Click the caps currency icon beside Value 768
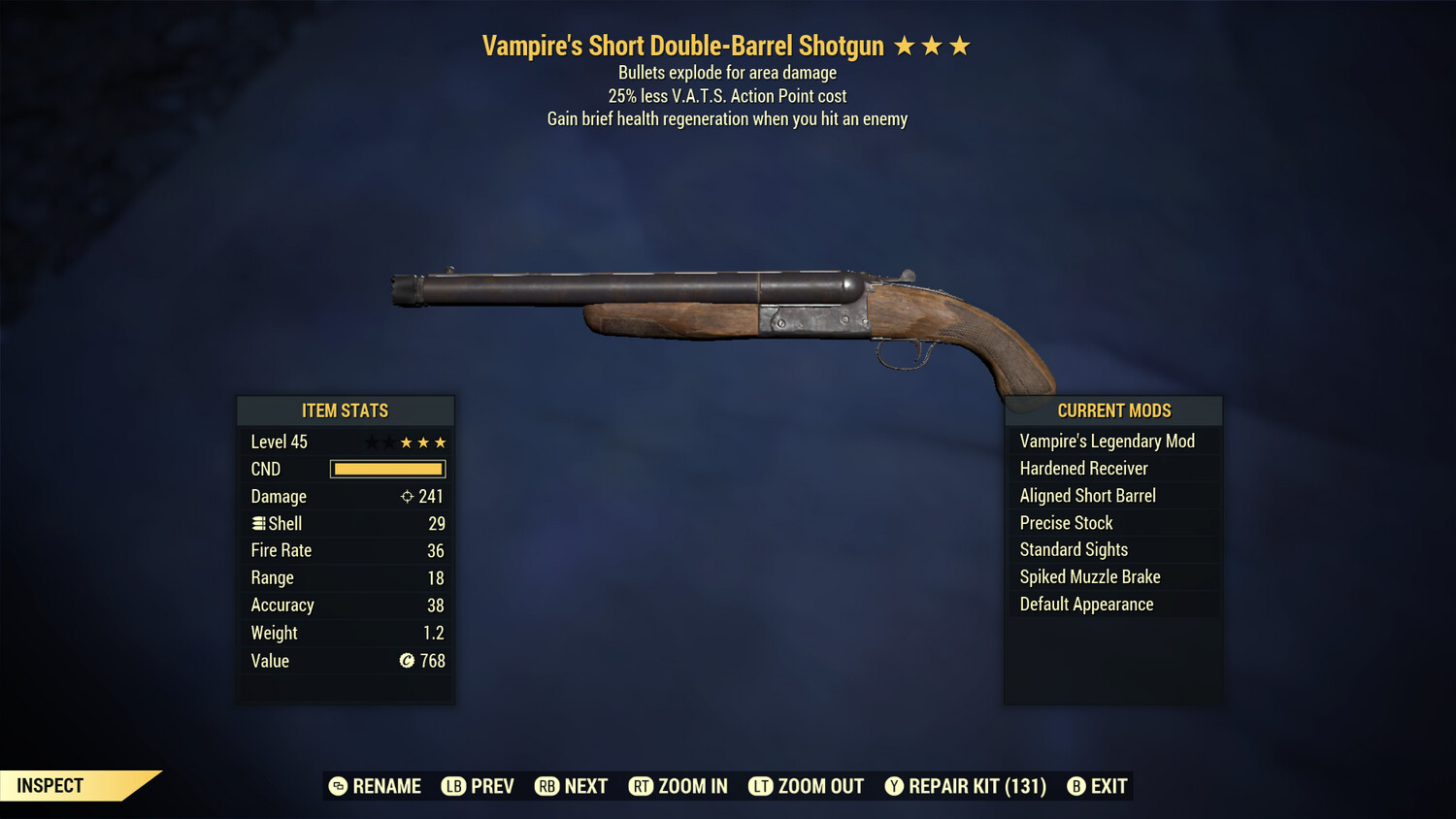 click(409, 661)
